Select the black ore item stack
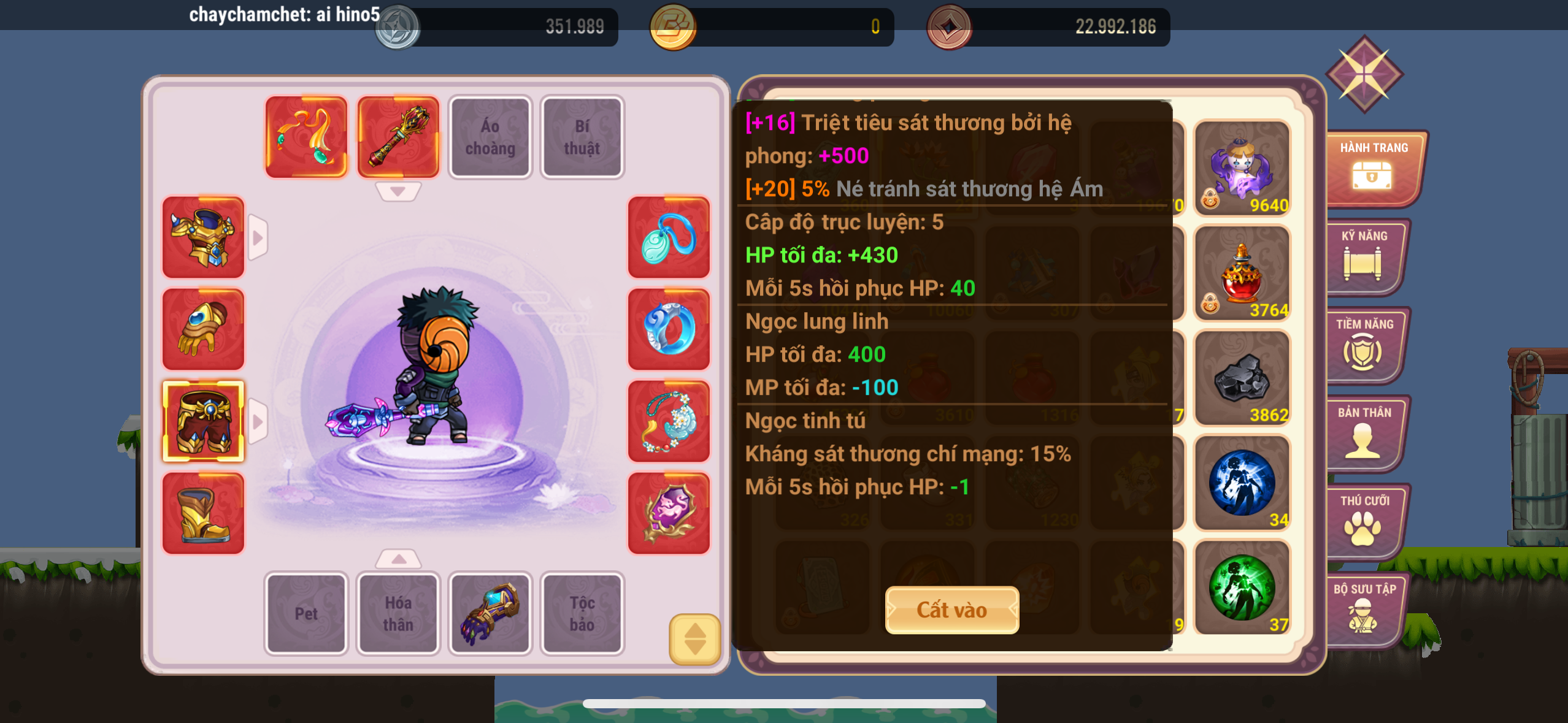 tap(1242, 378)
